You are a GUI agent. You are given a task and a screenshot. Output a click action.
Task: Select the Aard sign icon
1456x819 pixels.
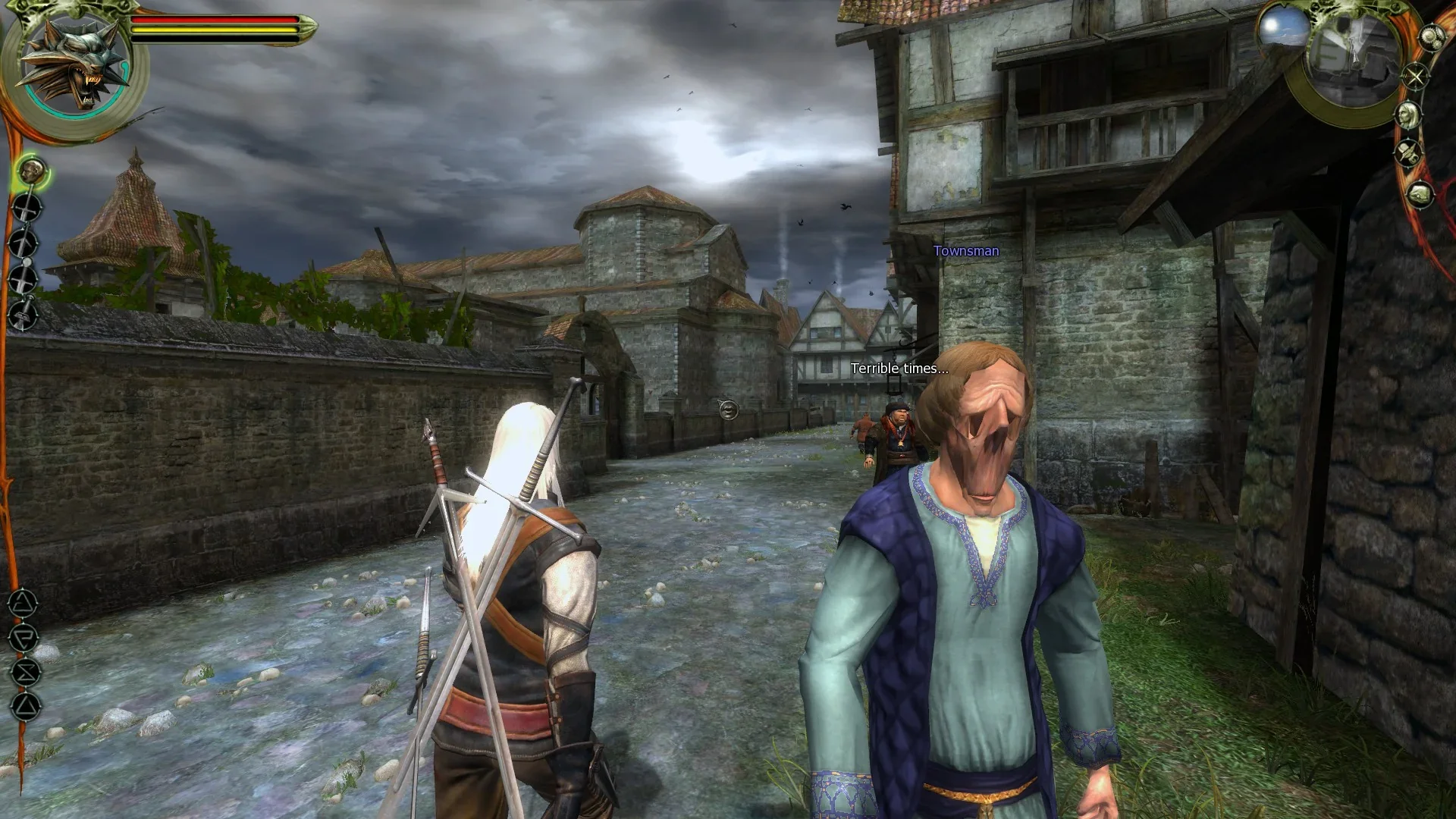23,602
